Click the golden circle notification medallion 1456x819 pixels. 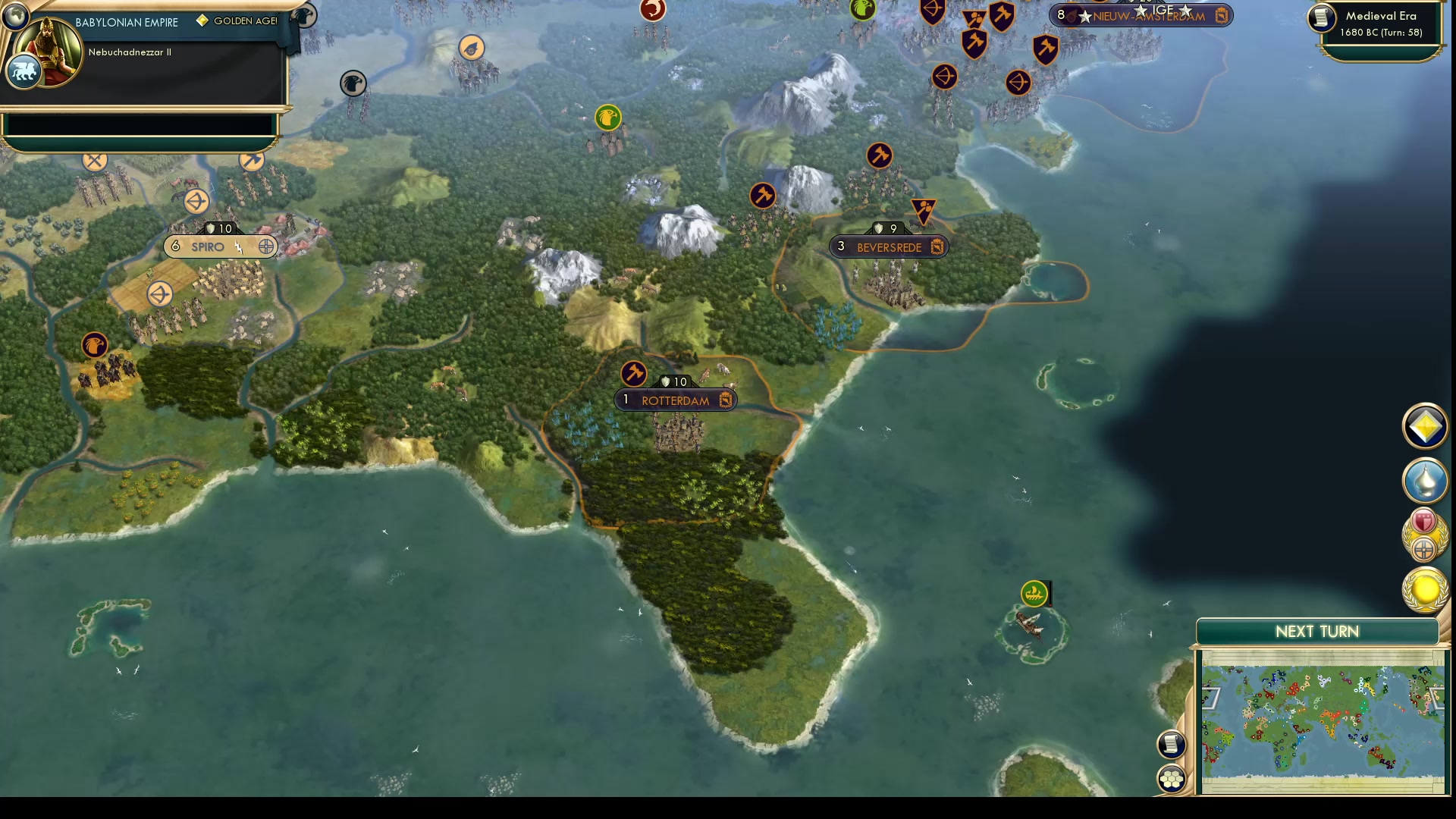click(x=1424, y=588)
